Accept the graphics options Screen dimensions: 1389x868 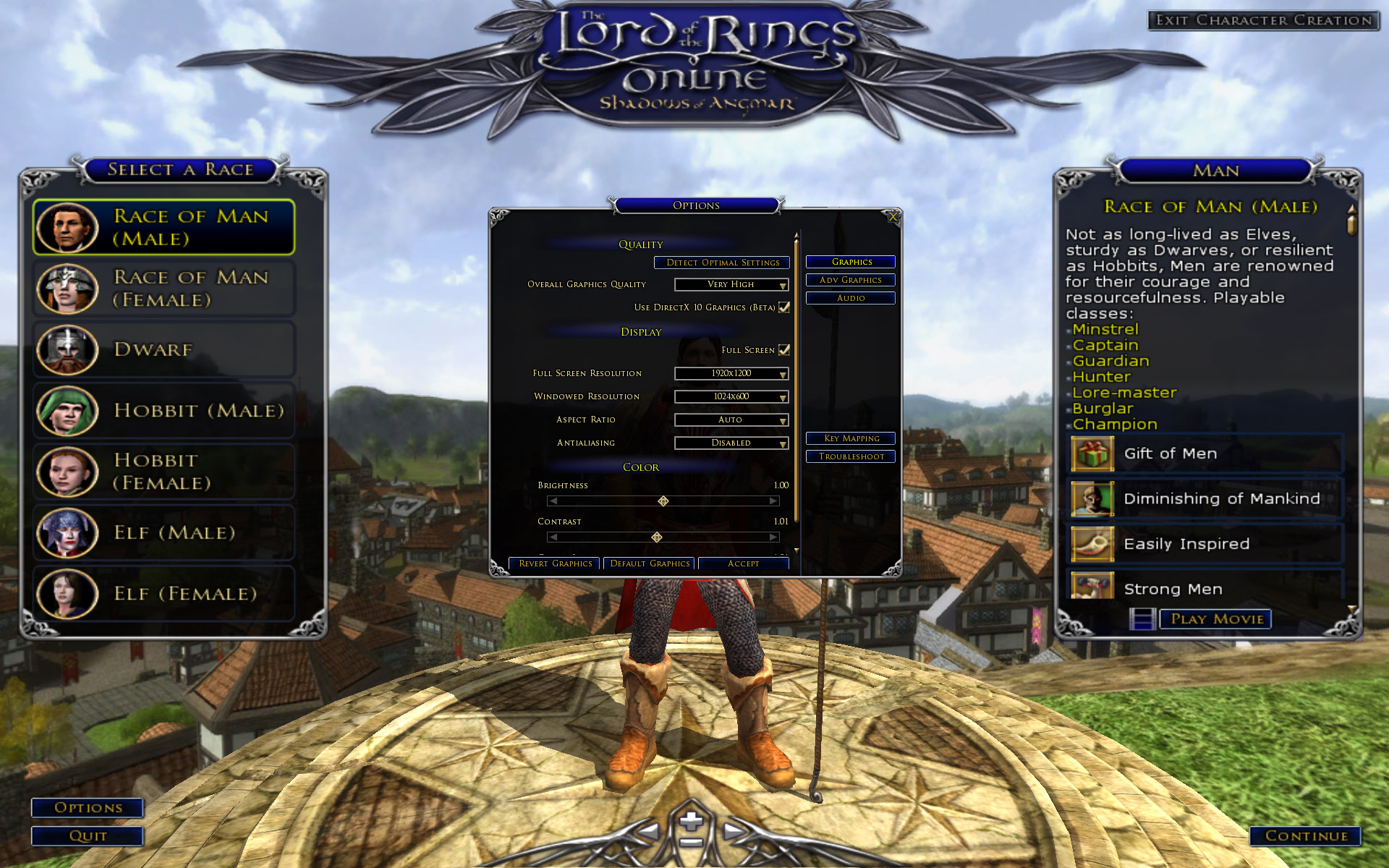click(x=743, y=563)
